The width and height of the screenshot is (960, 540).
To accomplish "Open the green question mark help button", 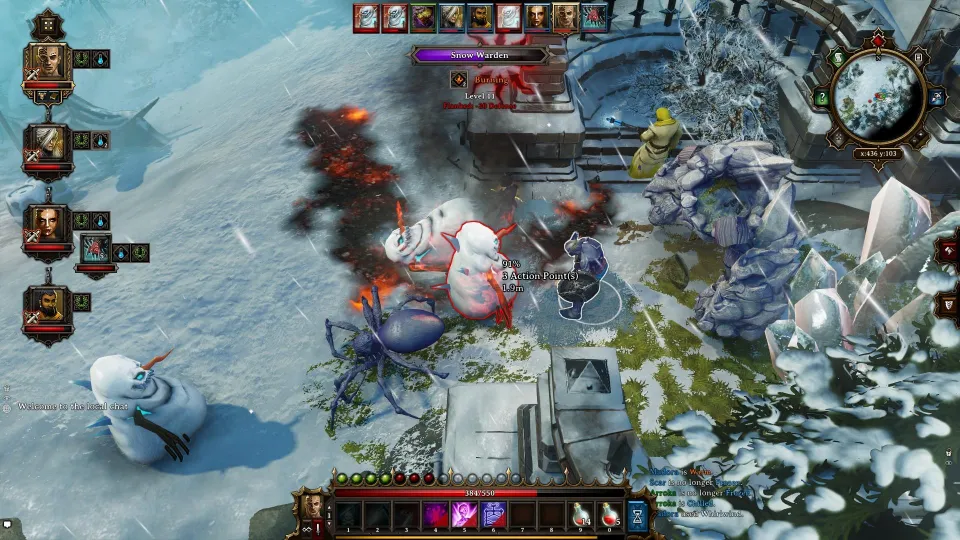I will [822, 97].
